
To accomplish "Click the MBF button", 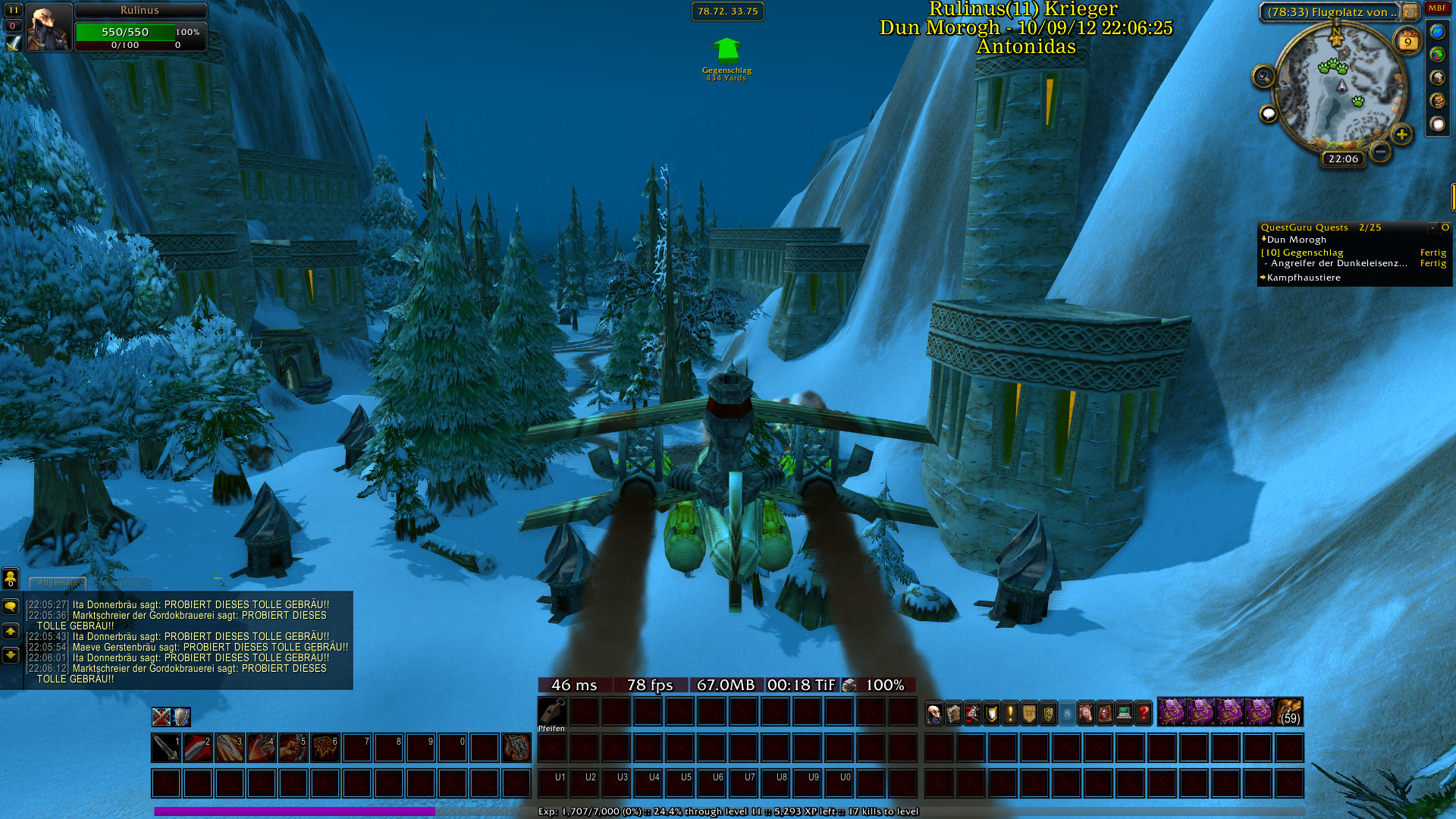I will (1437, 8).
